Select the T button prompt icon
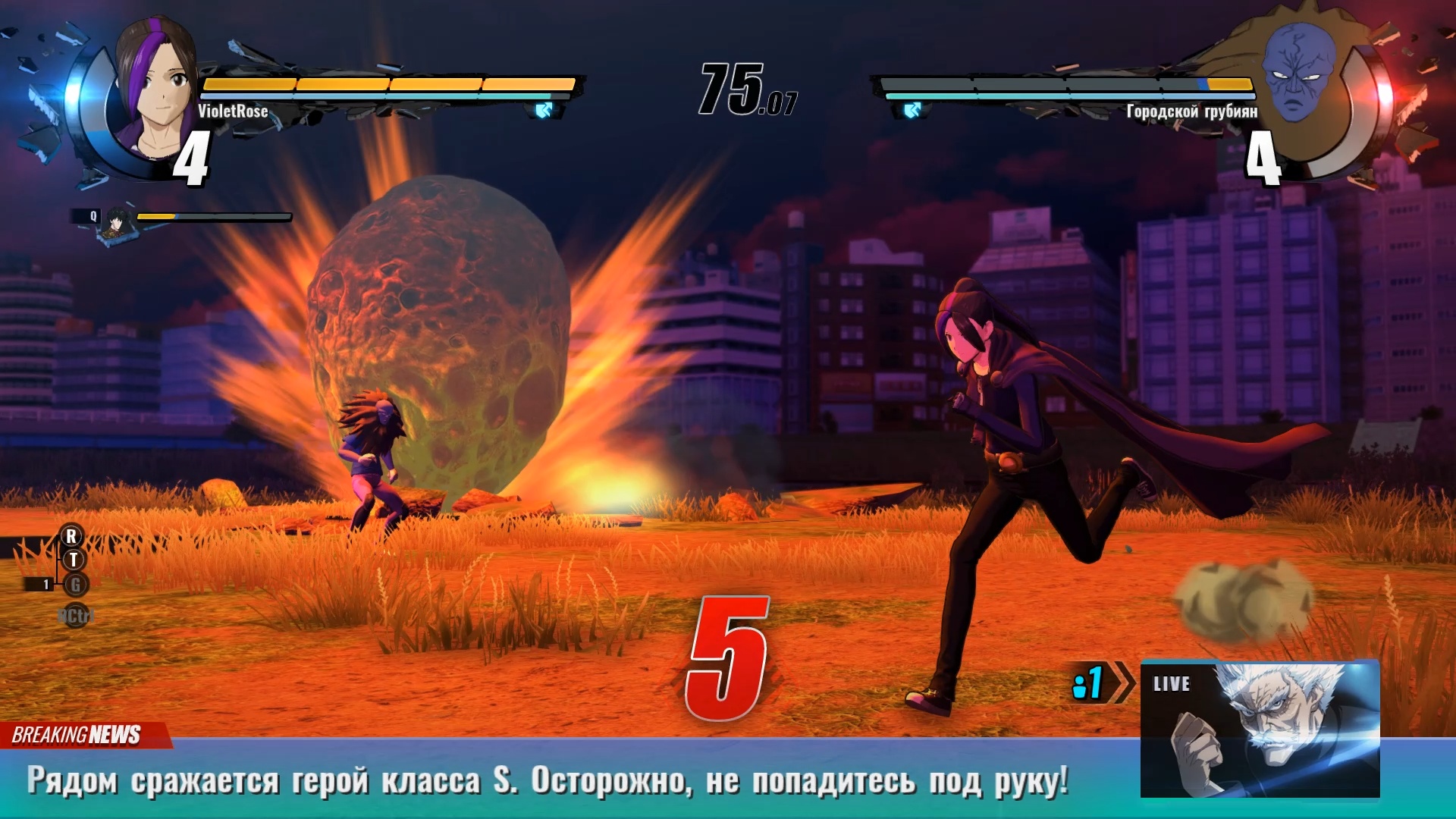 tap(74, 559)
